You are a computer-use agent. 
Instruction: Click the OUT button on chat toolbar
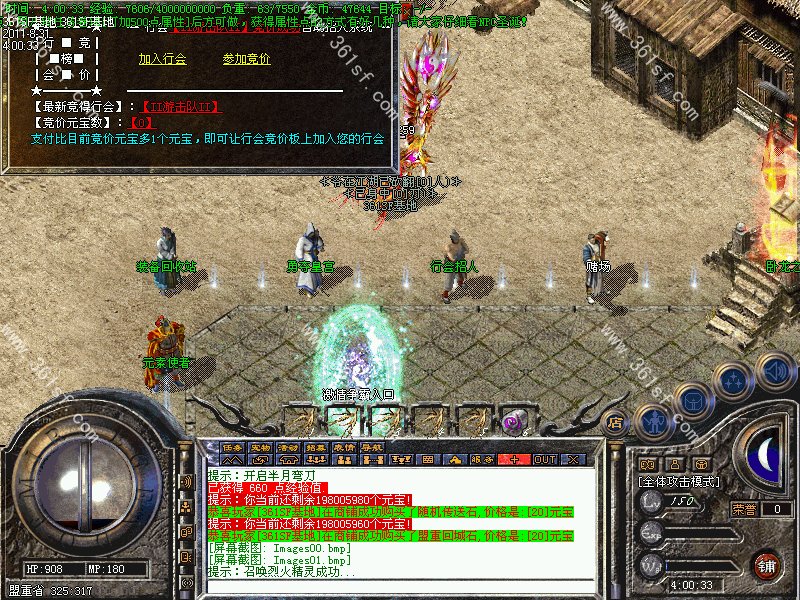point(544,459)
